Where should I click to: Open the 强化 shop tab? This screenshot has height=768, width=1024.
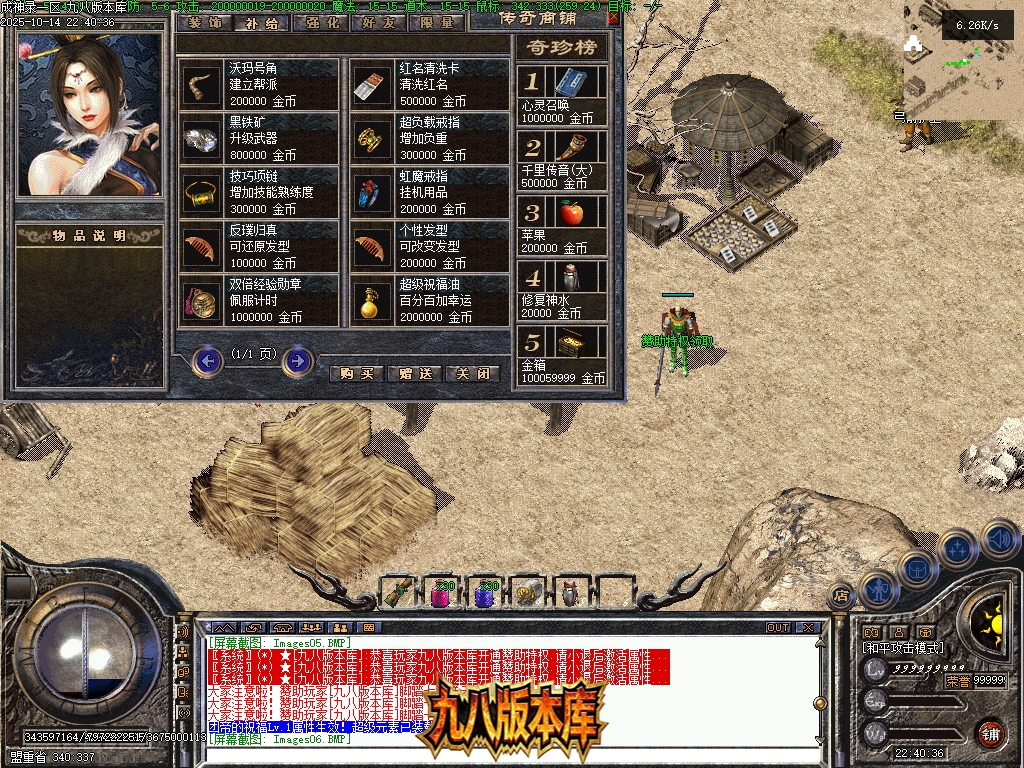pyautogui.click(x=322, y=22)
